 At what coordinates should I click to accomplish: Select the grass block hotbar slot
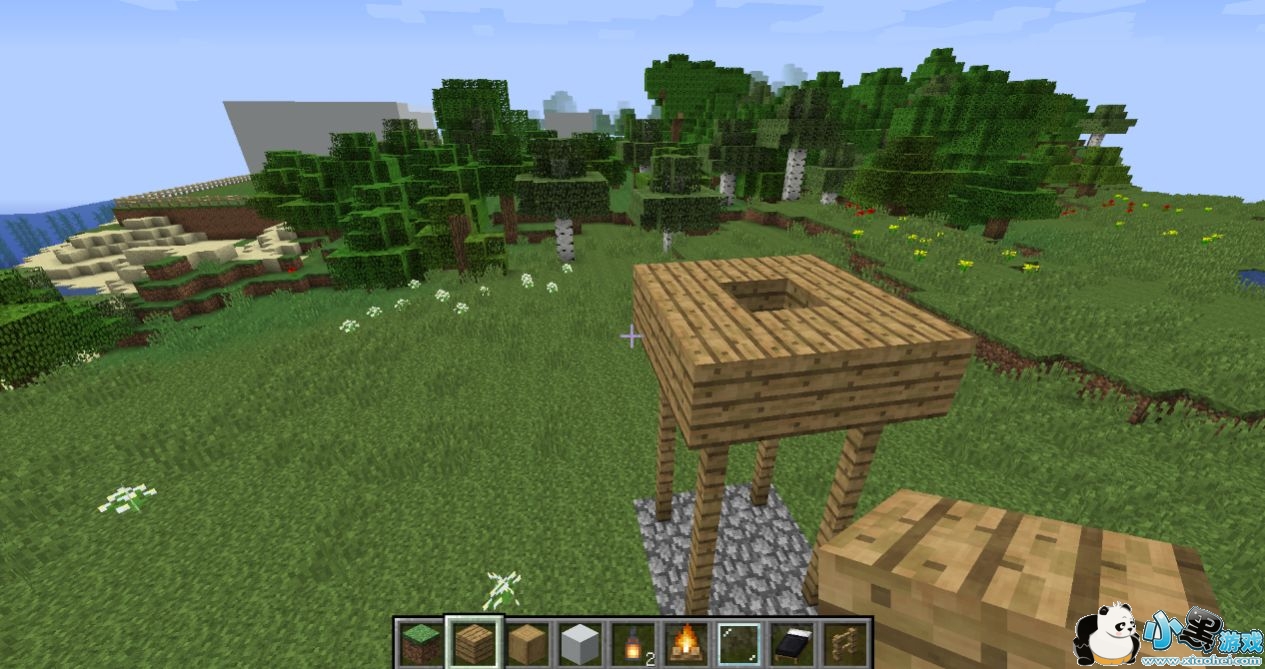(420, 643)
